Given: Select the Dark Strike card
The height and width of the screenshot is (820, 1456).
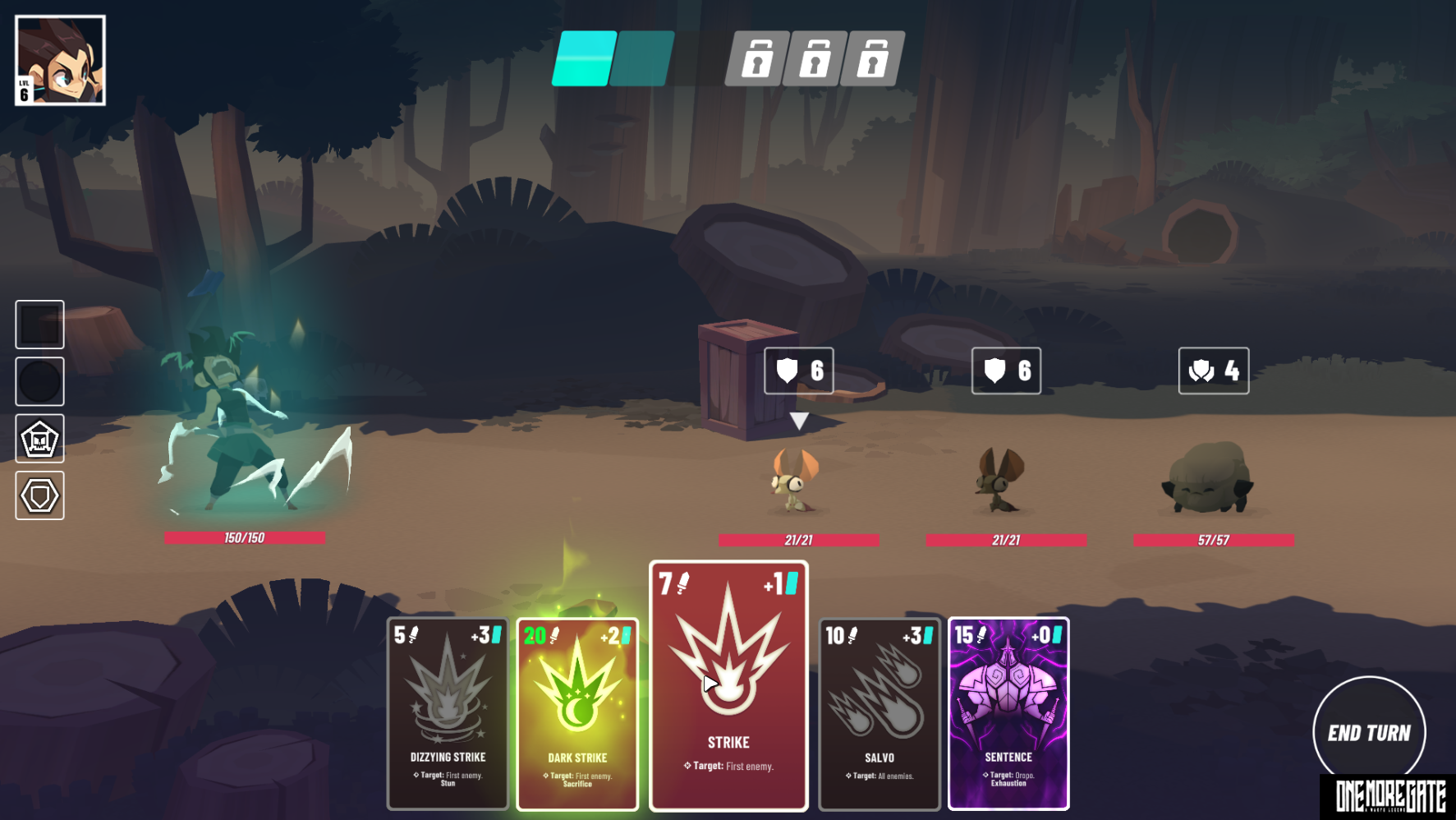Looking at the screenshot, I should [x=577, y=715].
